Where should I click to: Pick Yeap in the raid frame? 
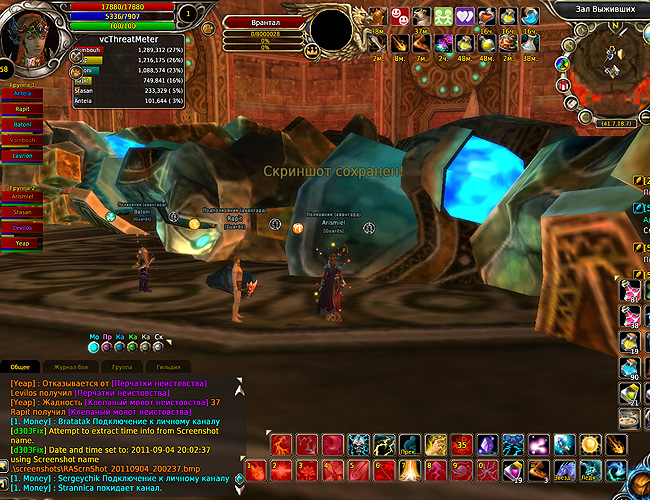tap(23, 243)
